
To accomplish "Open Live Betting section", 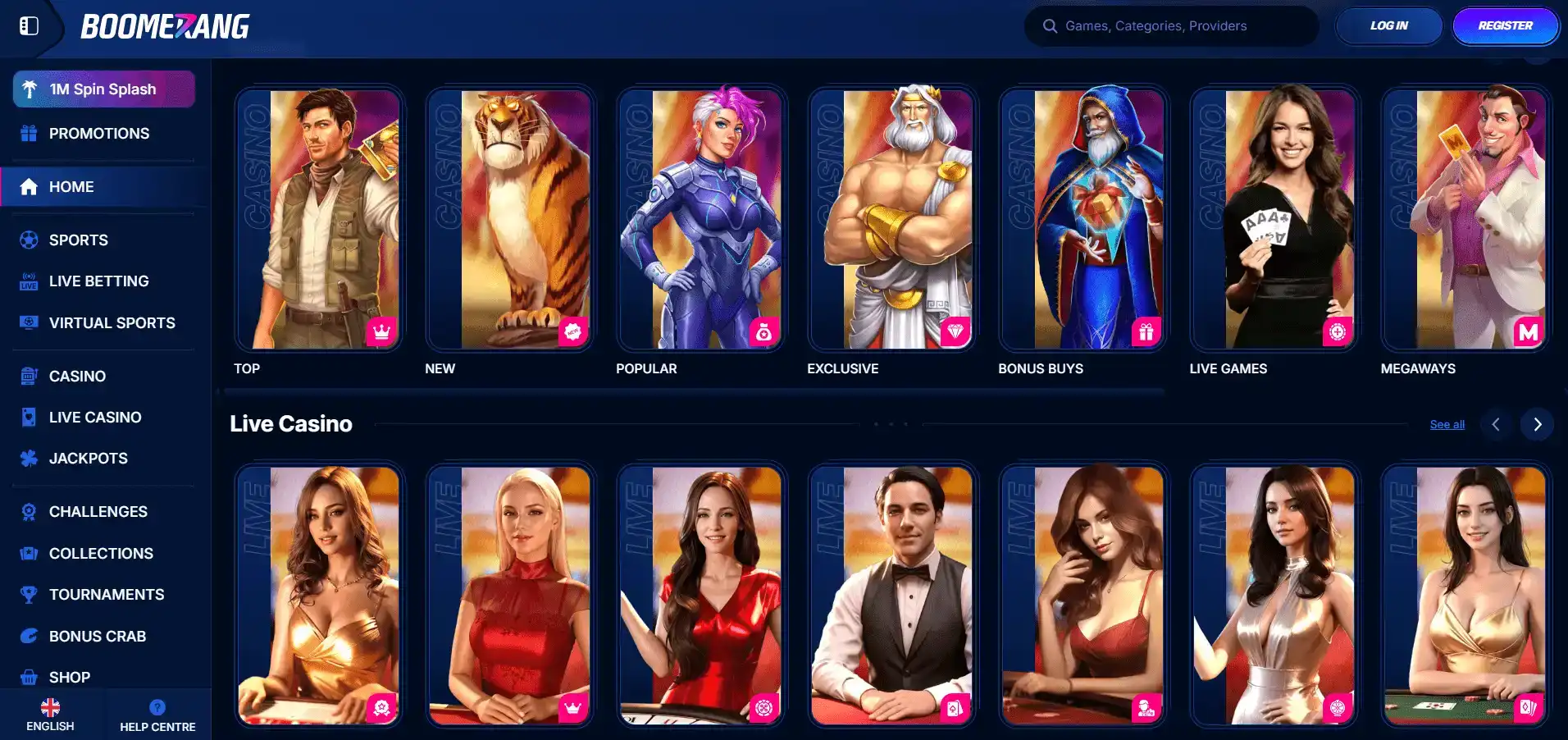I will click(x=98, y=281).
